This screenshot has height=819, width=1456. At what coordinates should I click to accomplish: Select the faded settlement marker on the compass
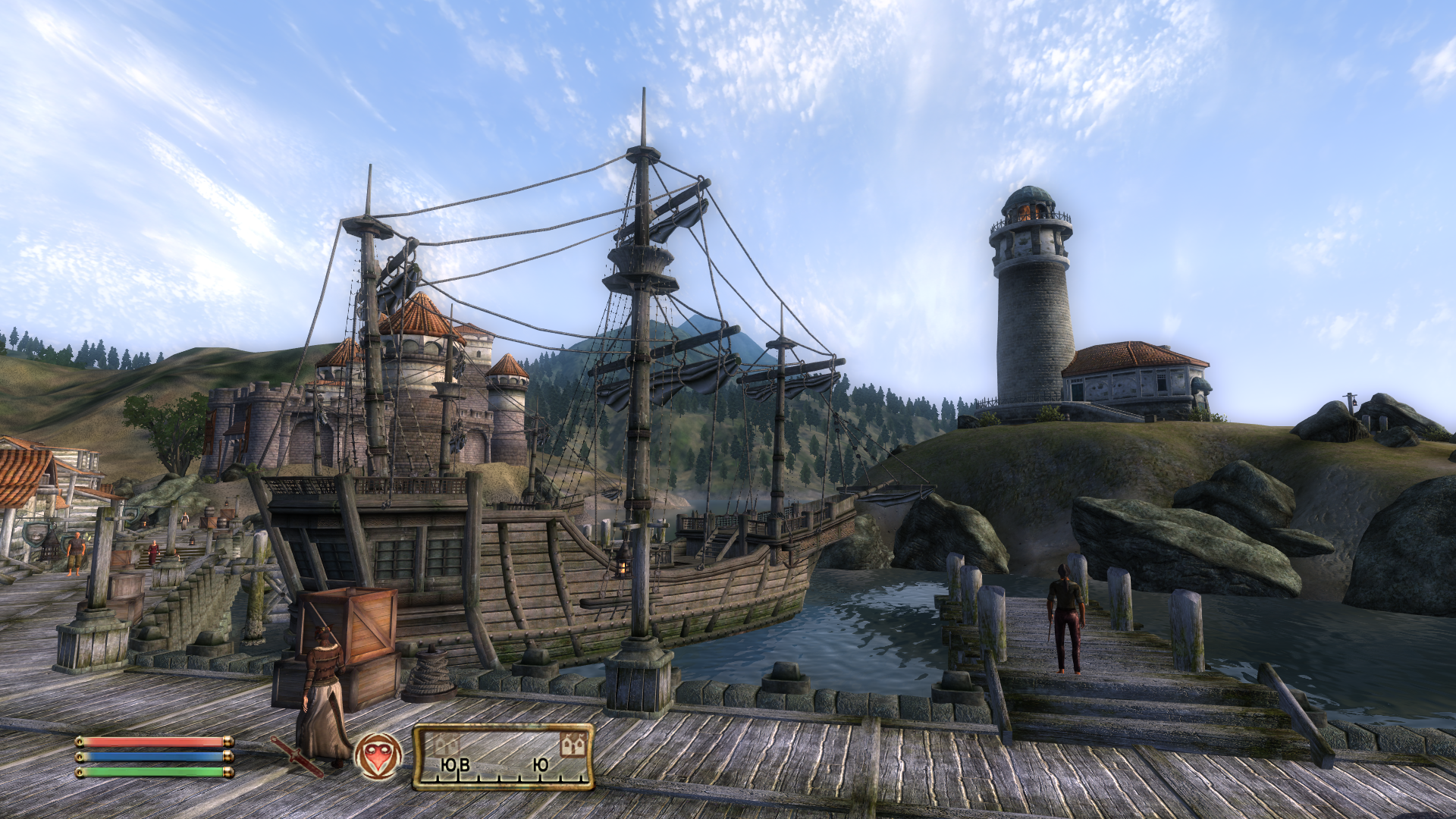pos(446,745)
